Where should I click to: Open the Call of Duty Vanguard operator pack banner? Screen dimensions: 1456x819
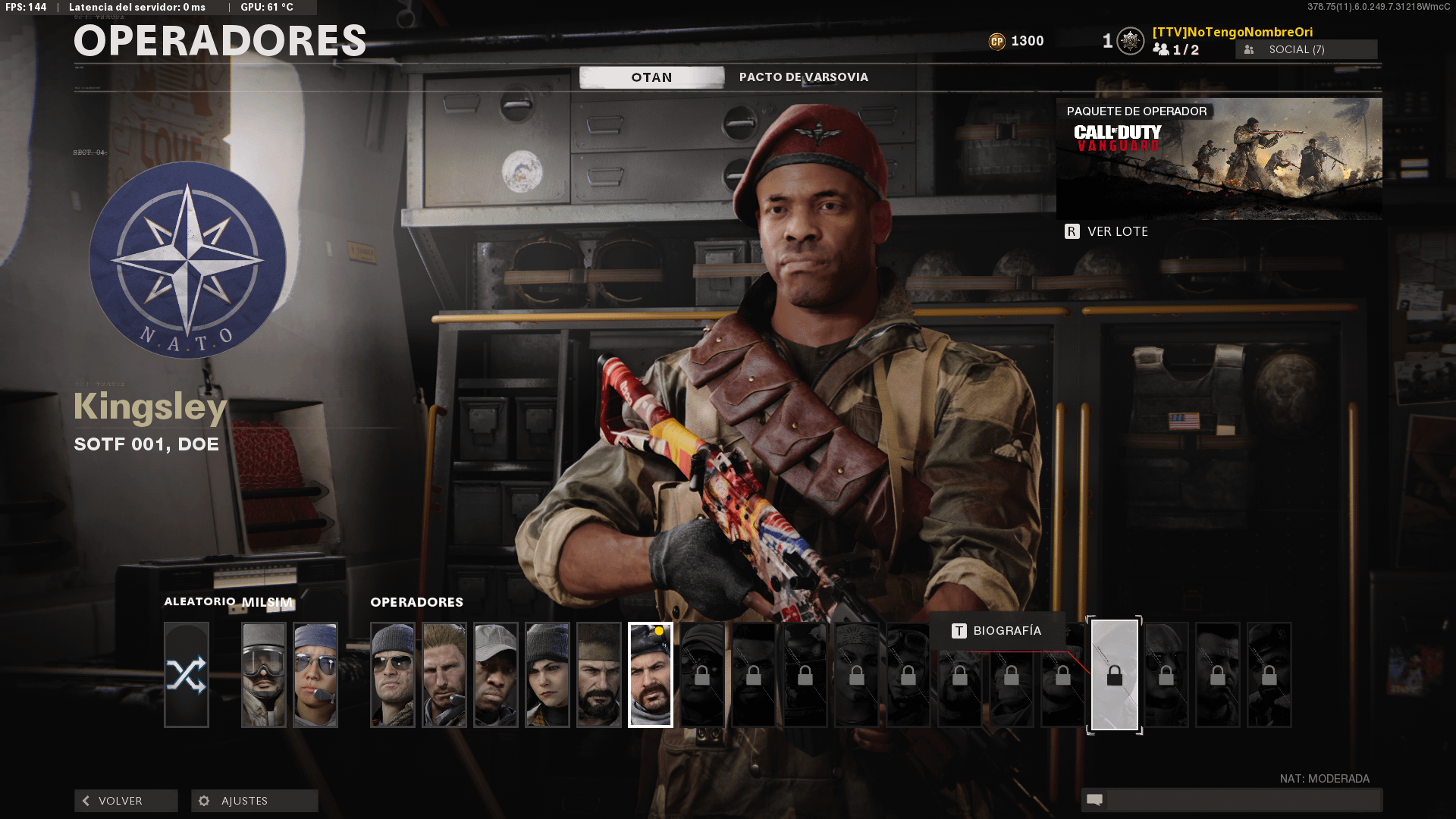click(1219, 159)
